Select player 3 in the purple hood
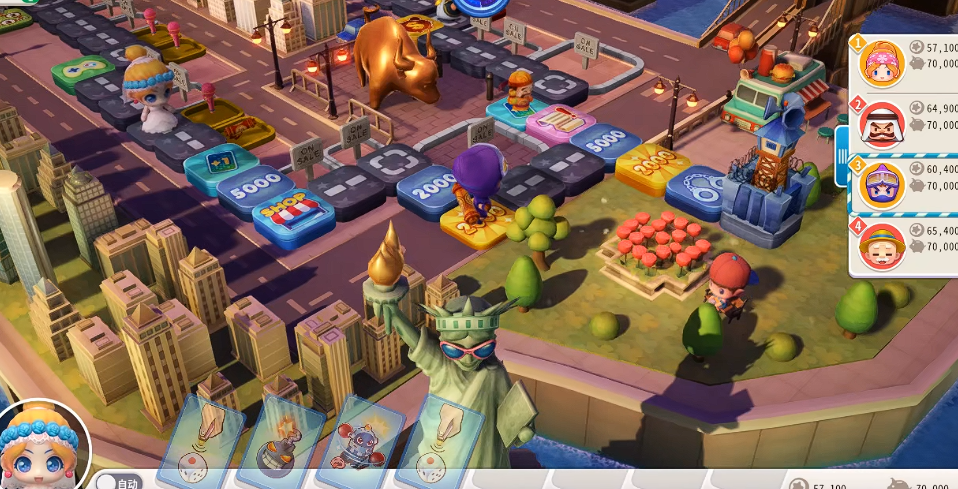This screenshot has width=958, height=489. (x=882, y=182)
